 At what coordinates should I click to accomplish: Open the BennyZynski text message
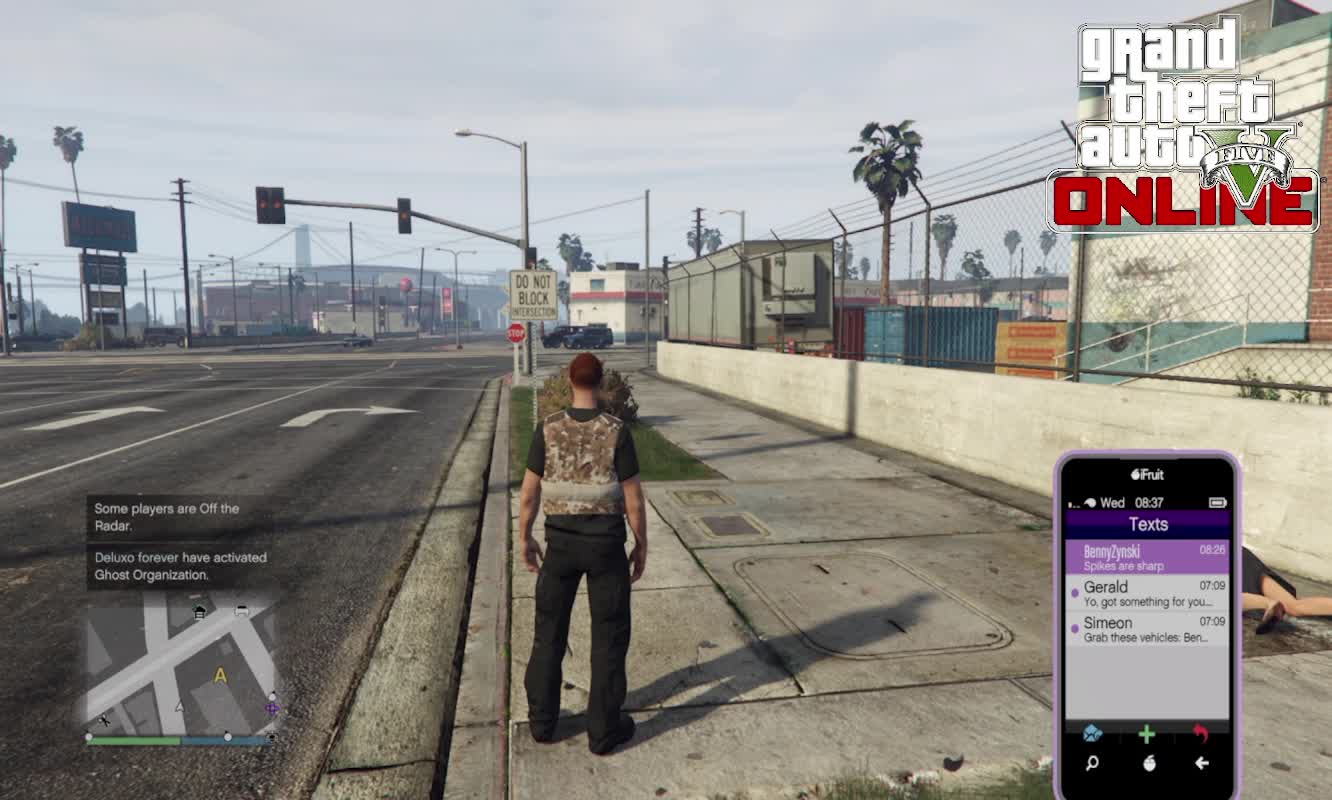coord(1147,558)
